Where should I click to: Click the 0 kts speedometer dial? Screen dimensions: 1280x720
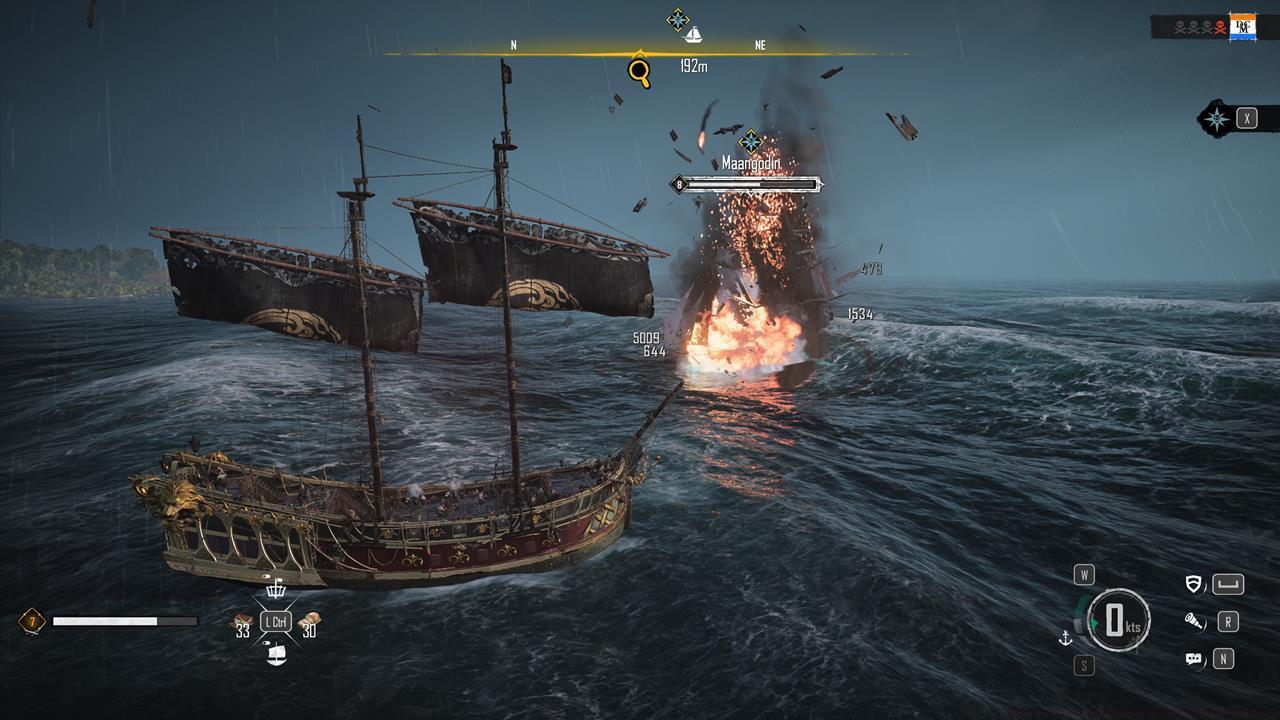point(1118,620)
